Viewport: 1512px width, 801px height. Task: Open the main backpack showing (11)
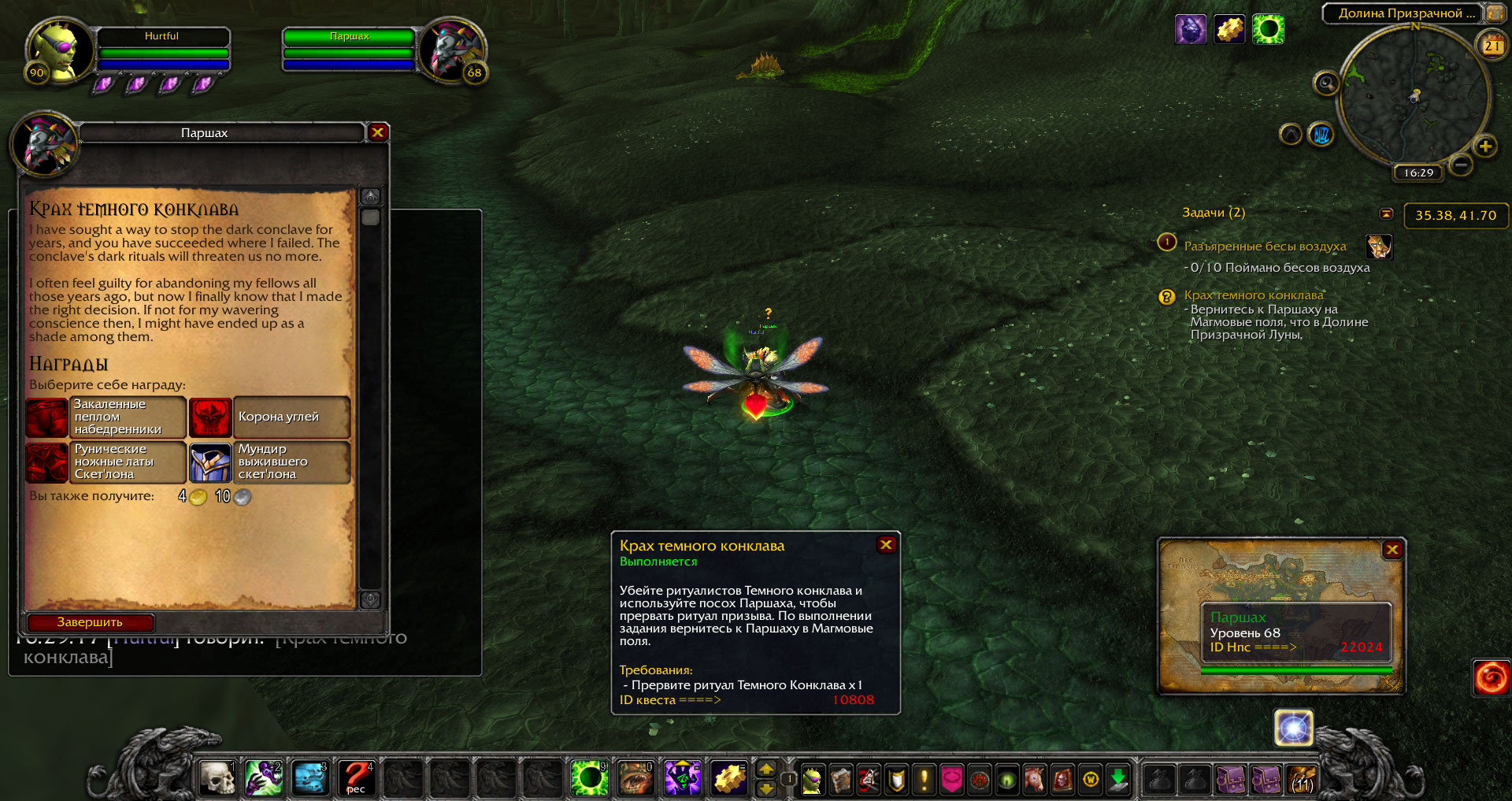click(x=1303, y=779)
